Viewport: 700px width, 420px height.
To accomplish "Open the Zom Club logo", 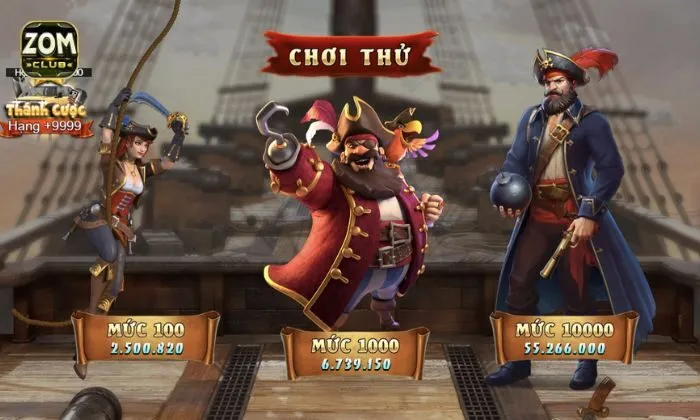I will 49,52.
